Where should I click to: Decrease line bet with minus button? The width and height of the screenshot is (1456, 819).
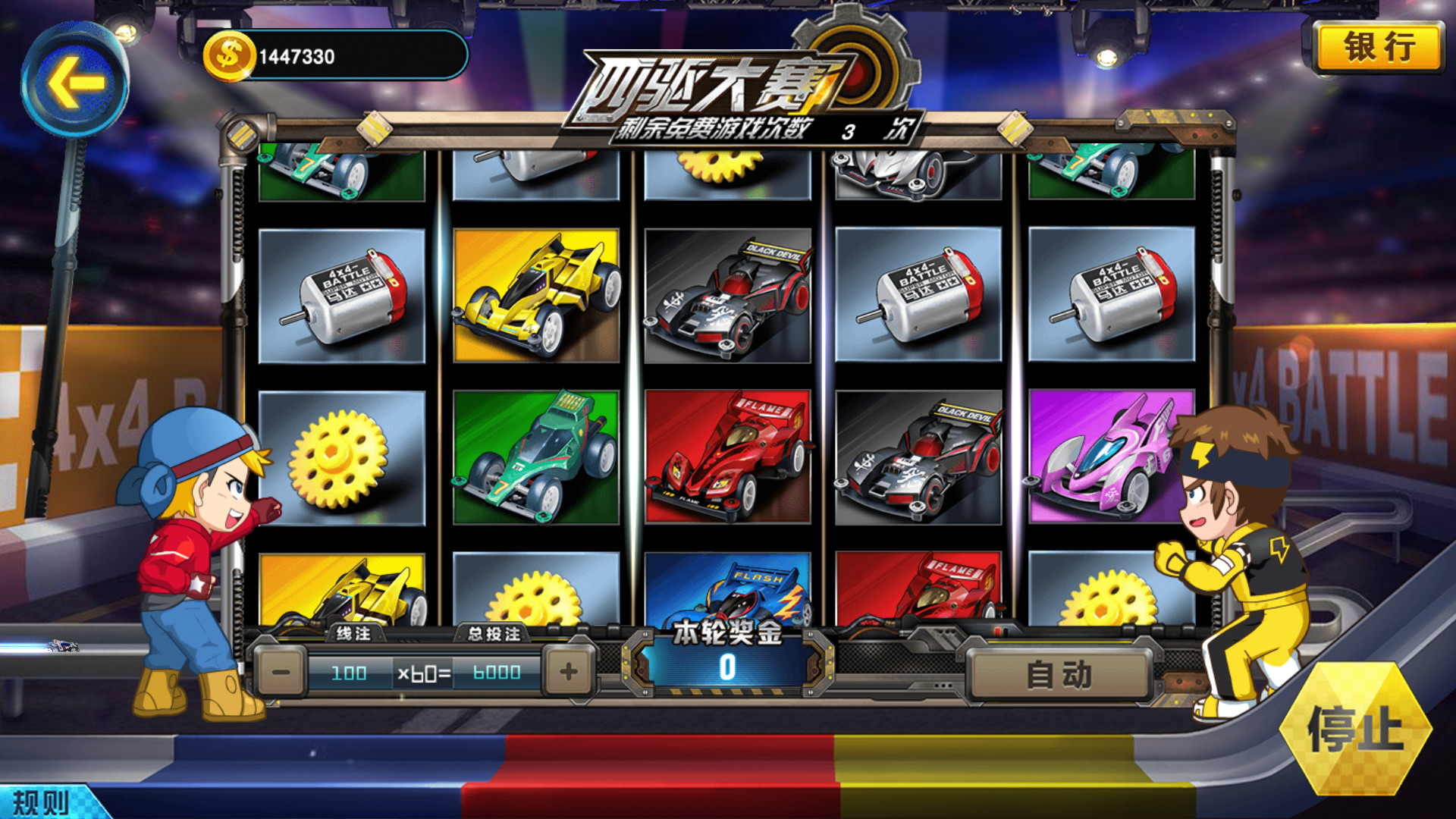point(281,672)
